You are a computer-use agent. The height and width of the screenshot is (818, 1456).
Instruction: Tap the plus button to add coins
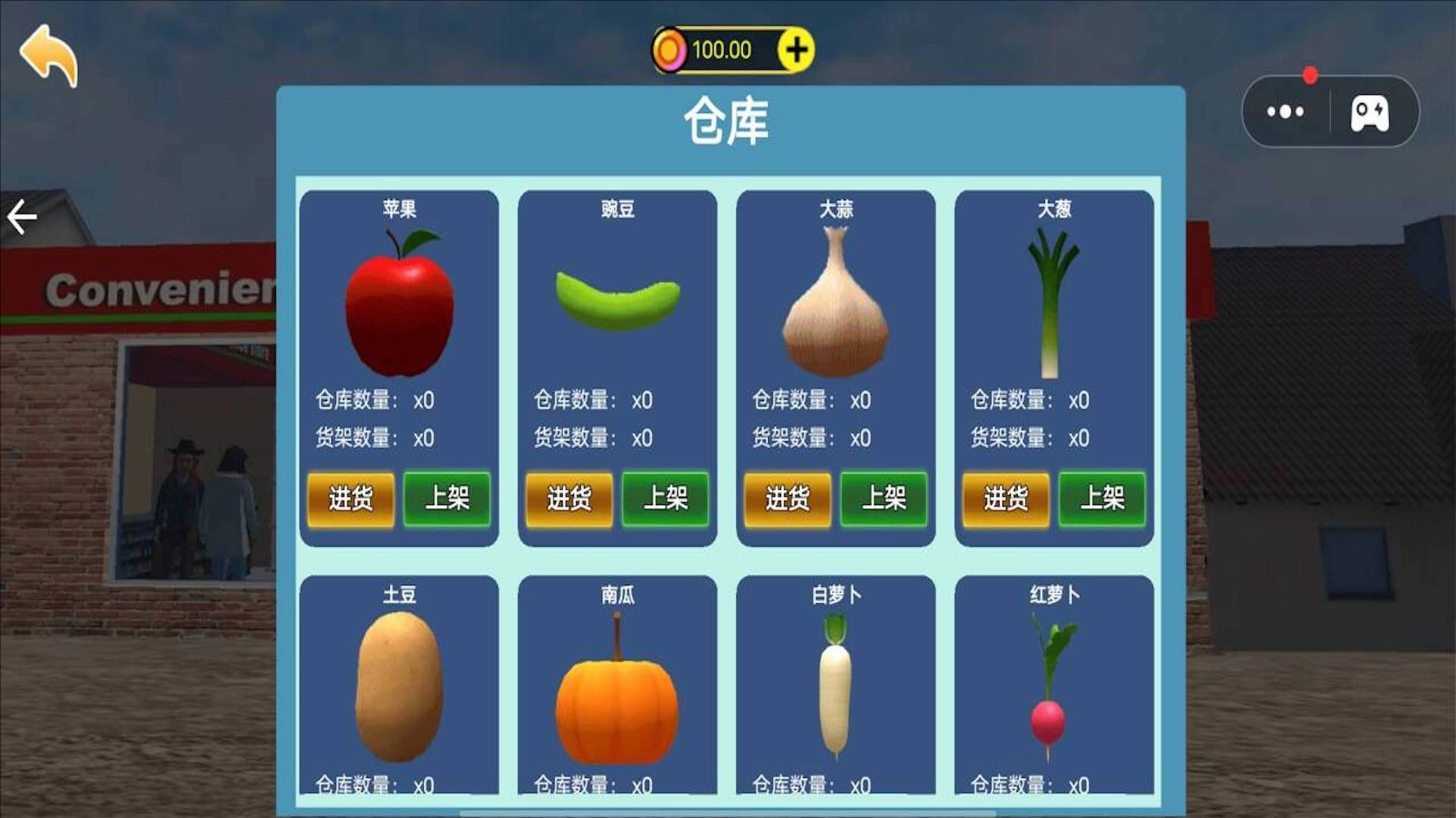point(793,52)
